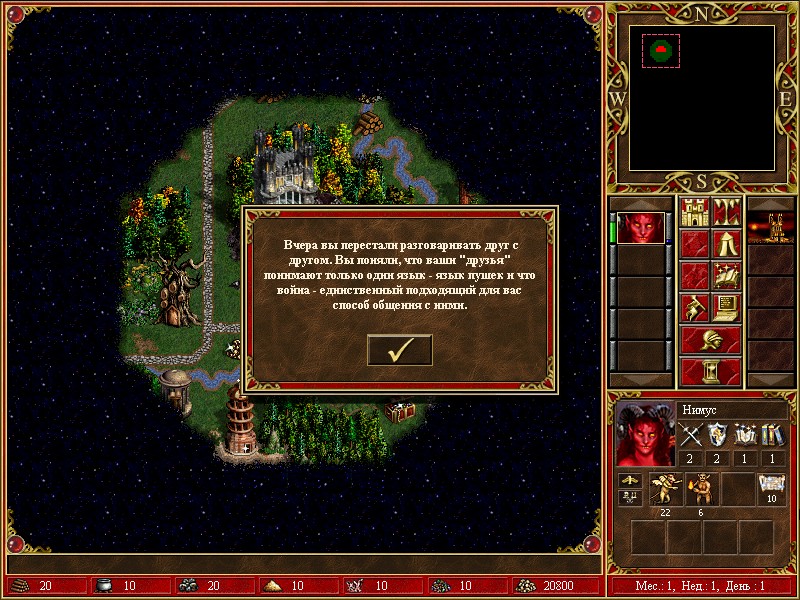Open the spellbook button
The width and height of the screenshot is (800, 600).
pos(726,275)
